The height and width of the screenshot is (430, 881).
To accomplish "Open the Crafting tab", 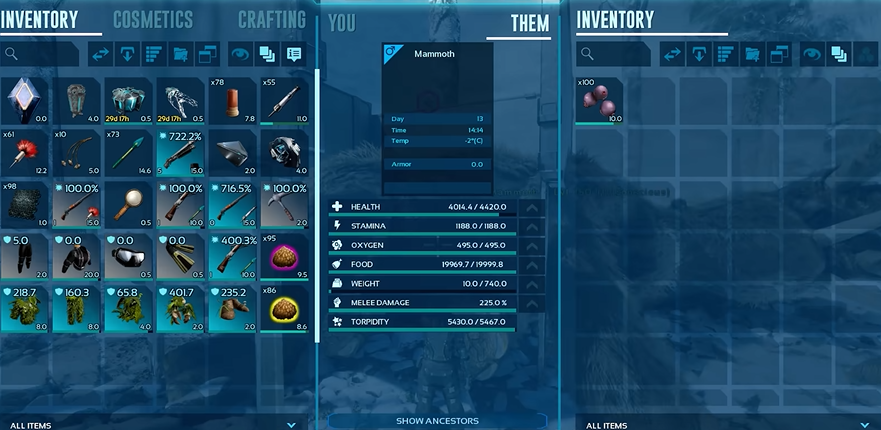I will coord(272,19).
